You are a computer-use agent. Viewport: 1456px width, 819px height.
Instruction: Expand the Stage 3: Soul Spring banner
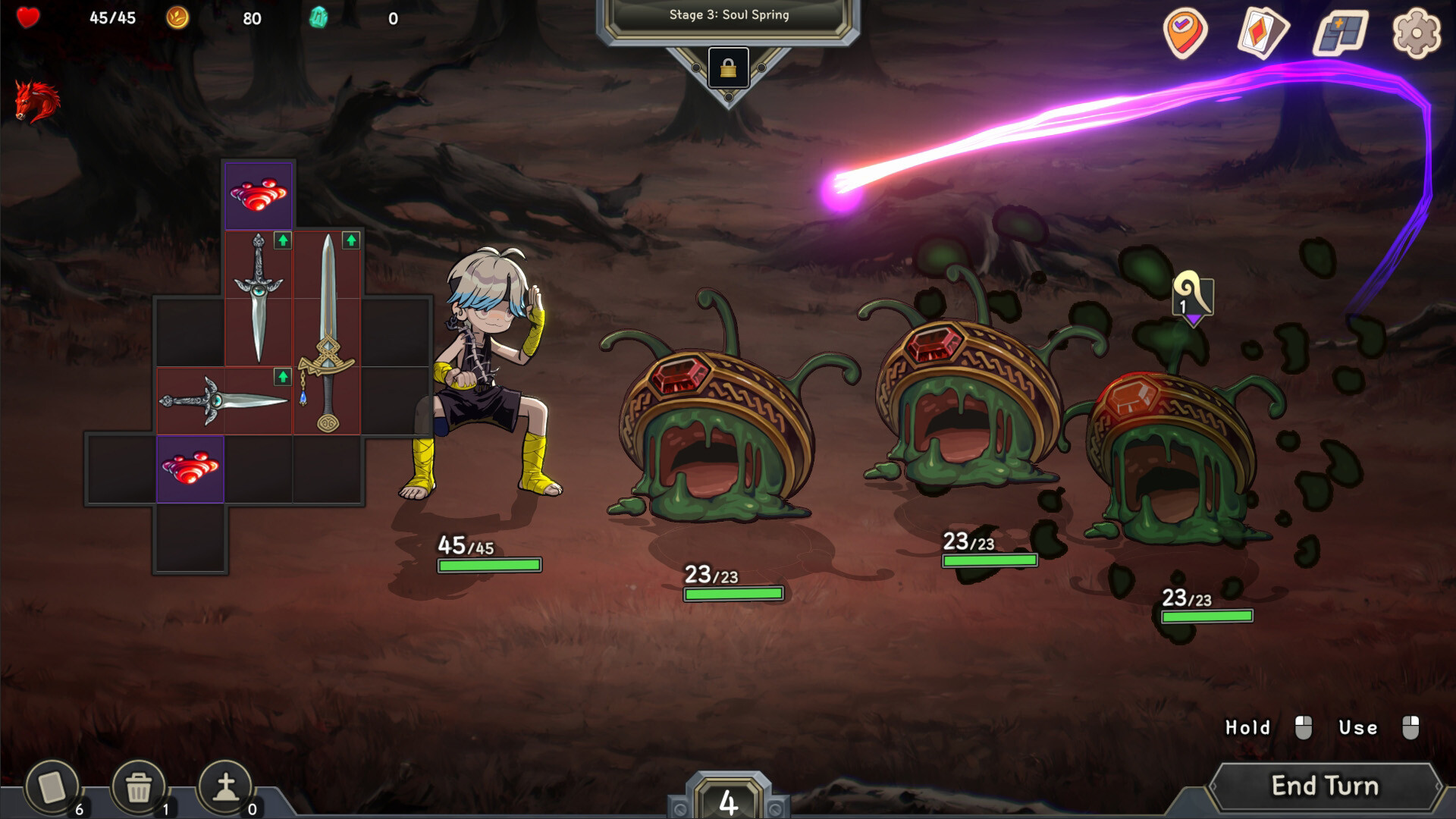[x=728, y=14]
